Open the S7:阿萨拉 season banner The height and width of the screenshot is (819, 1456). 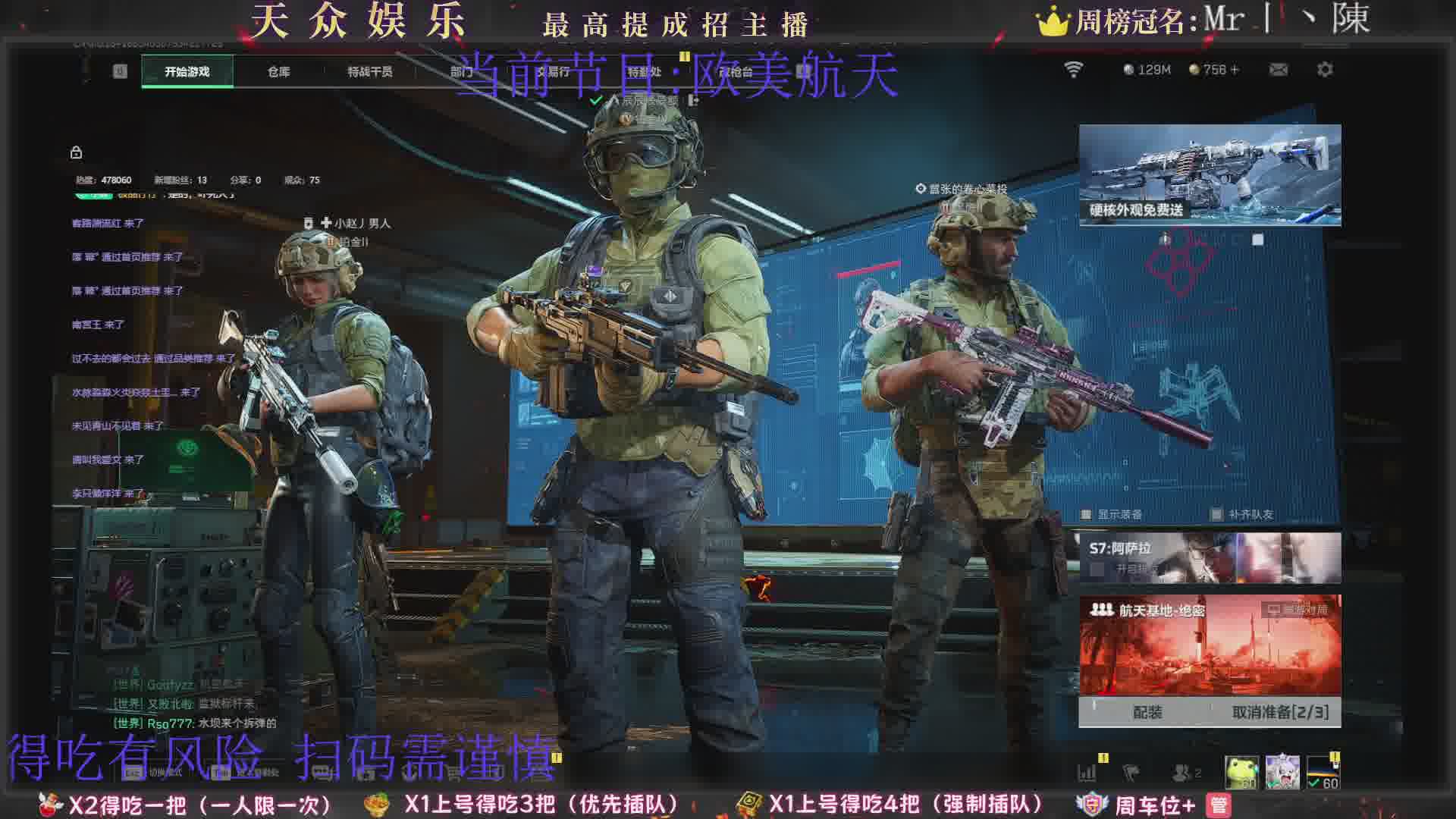point(1210,557)
